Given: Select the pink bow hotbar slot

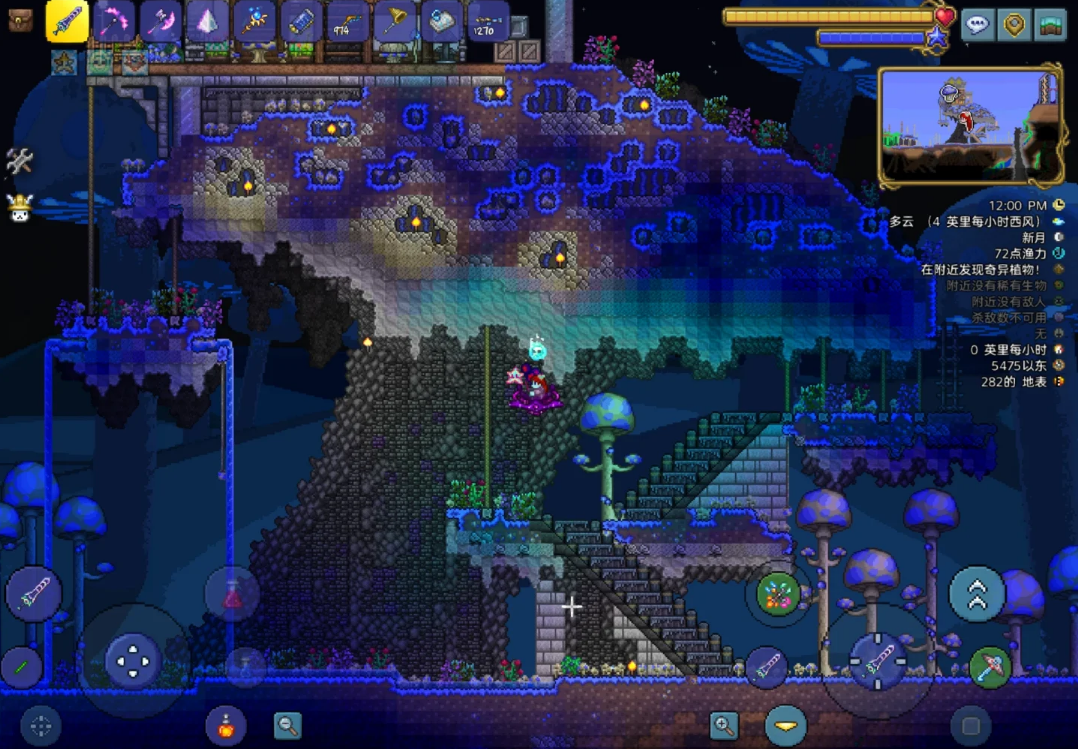Looking at the screenshot, I should 114,21.
